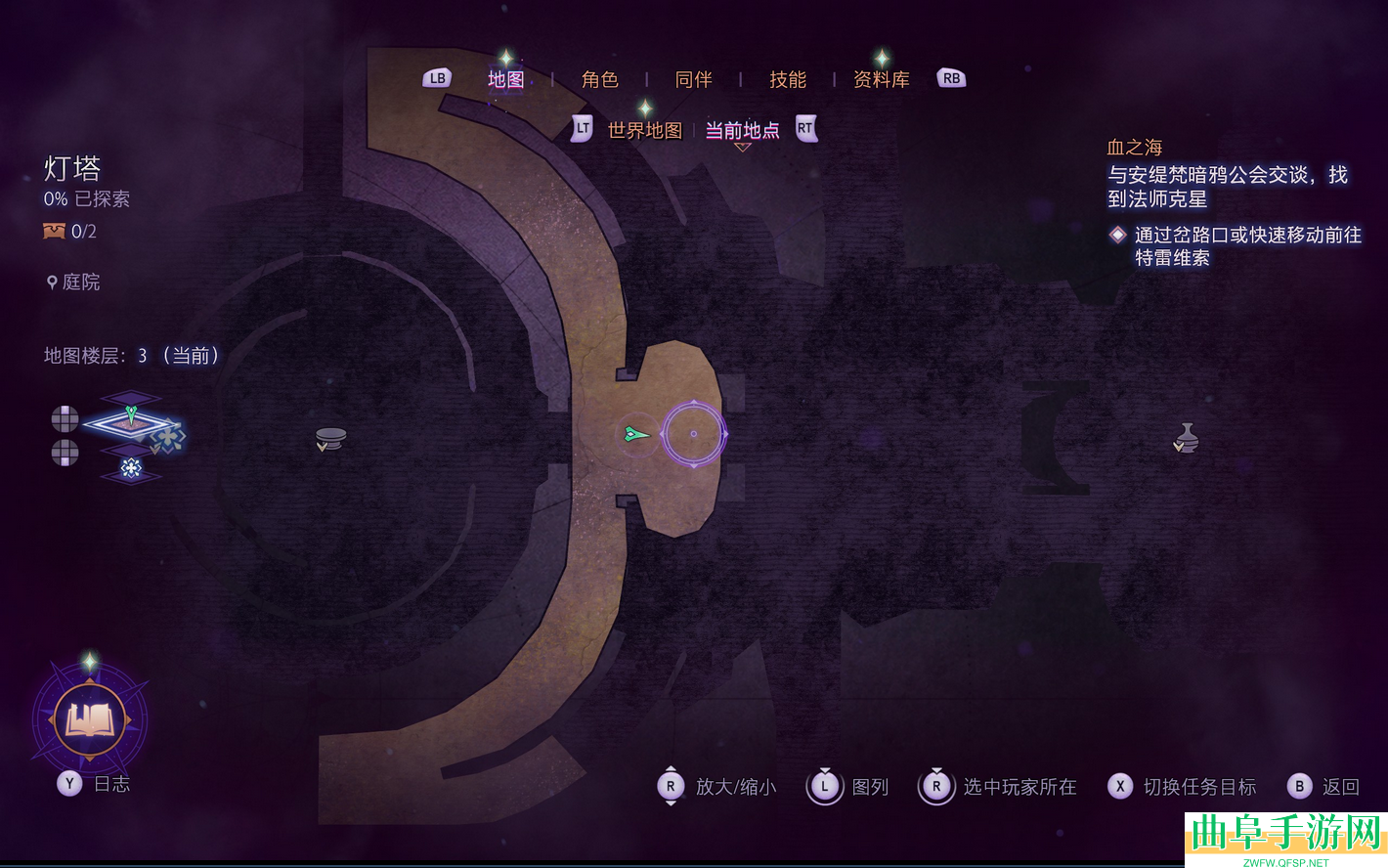Choose the lower floor with snowflake icon
This screenshot has height=868, width=1388.
click(x=131, y=468)
